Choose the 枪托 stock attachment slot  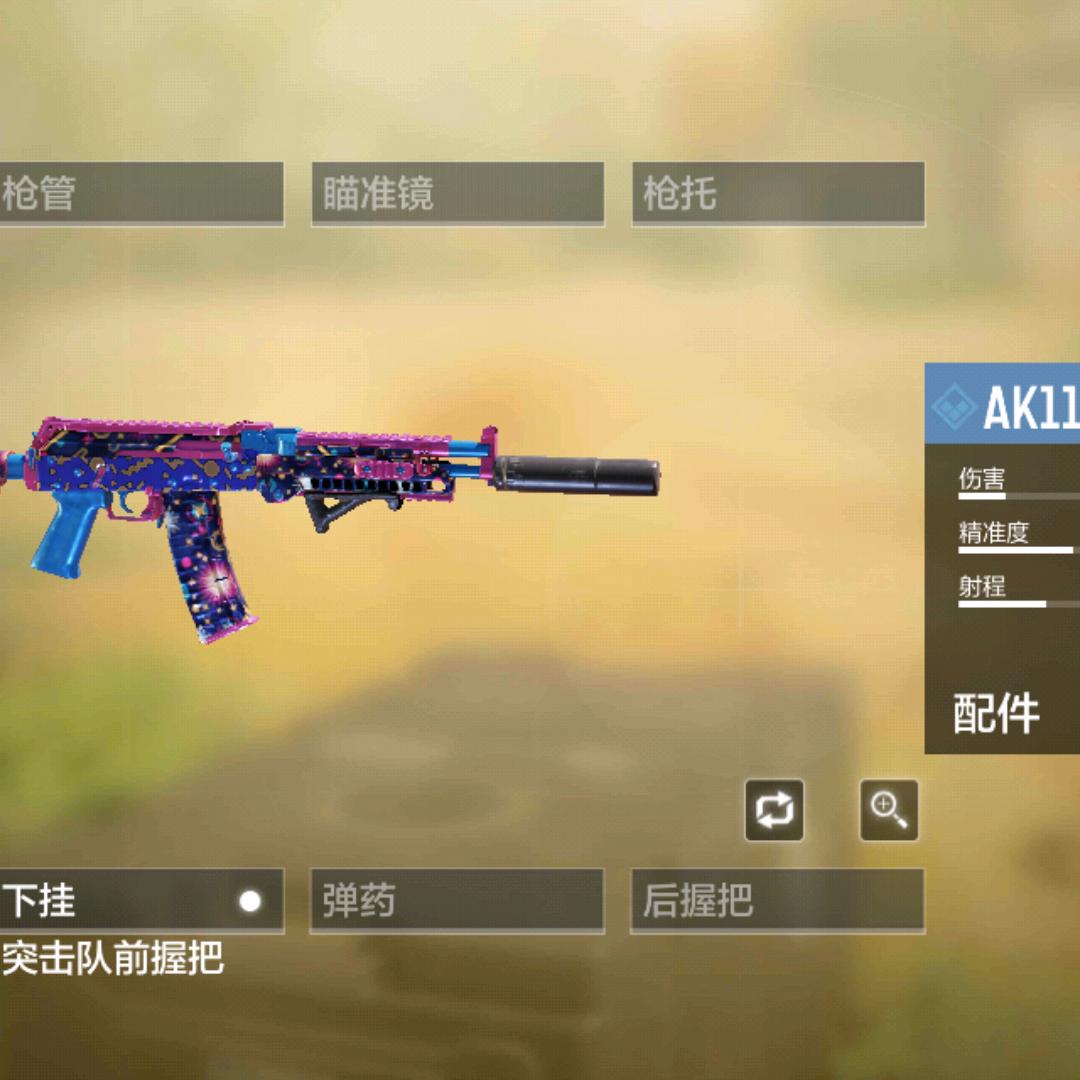(777, 194)
